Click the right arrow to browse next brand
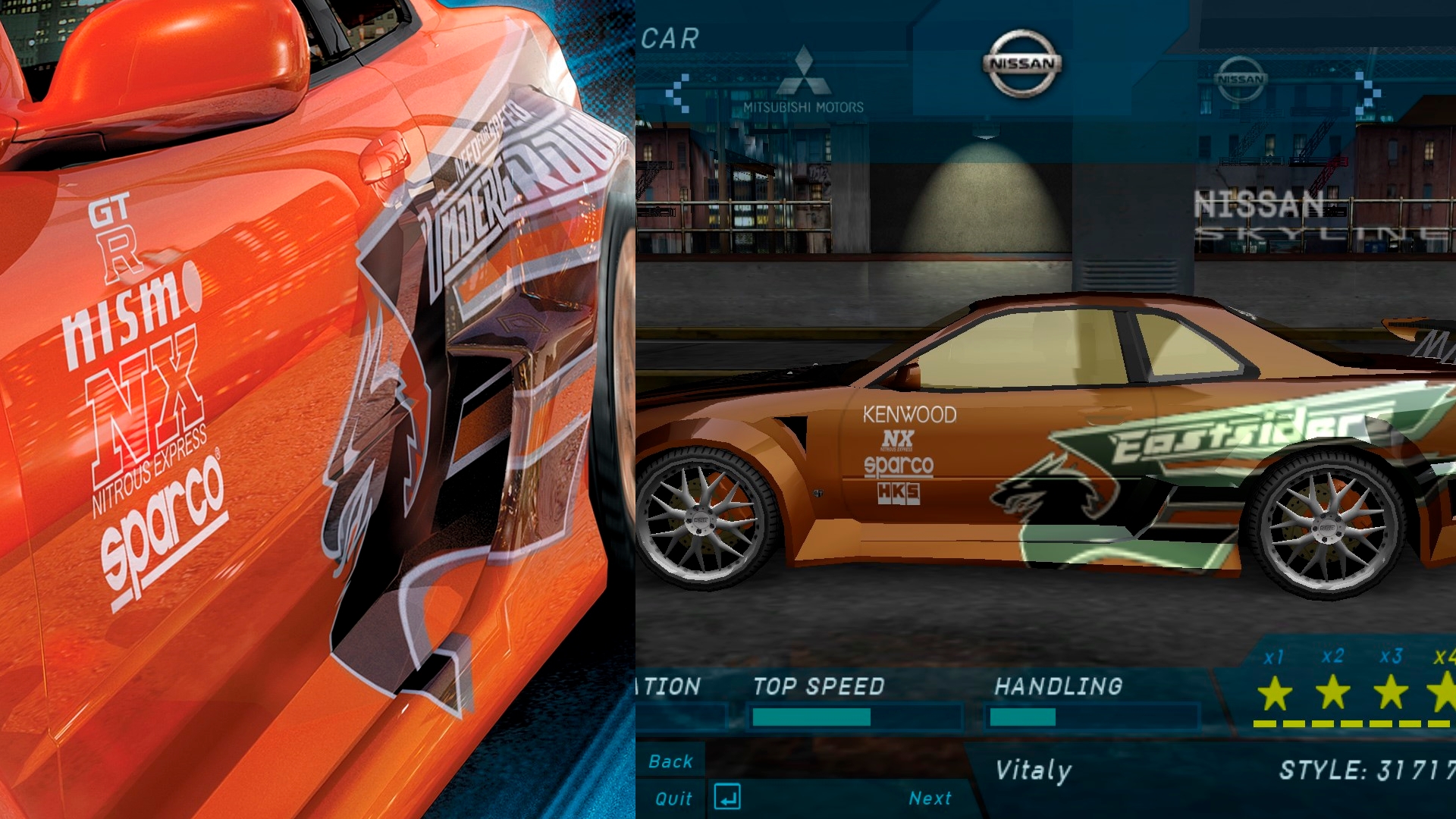The width and height of the screenshot is (1456, 819). [1367, 94]
